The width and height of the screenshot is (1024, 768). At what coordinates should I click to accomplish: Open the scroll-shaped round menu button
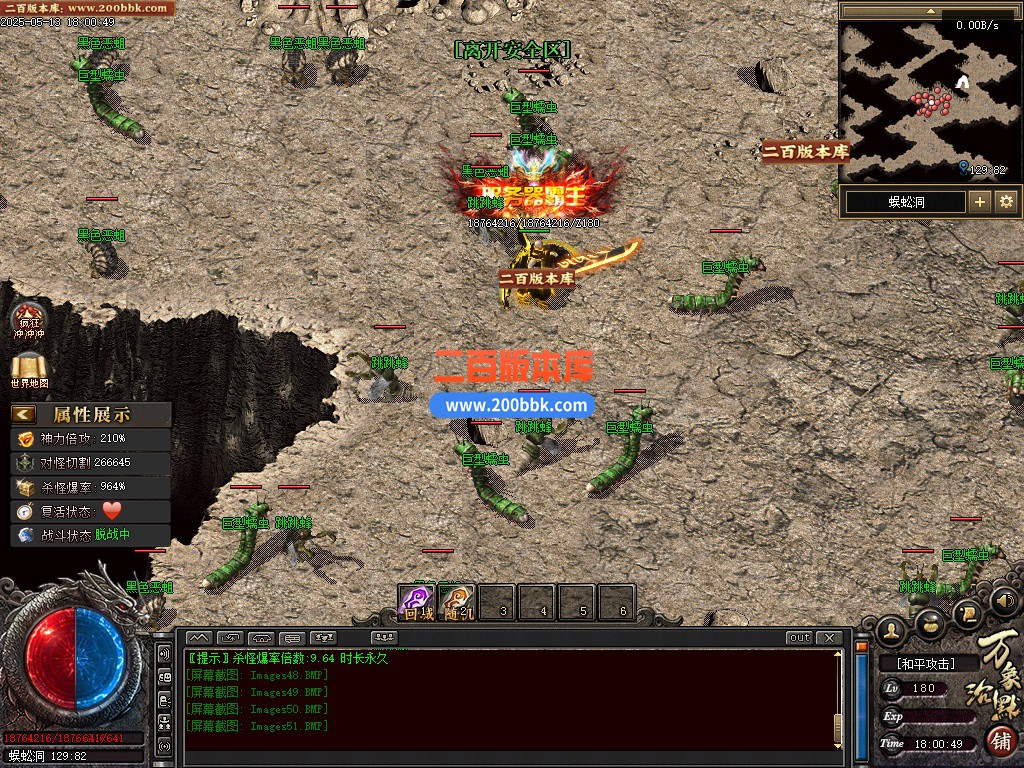point(966,612)
